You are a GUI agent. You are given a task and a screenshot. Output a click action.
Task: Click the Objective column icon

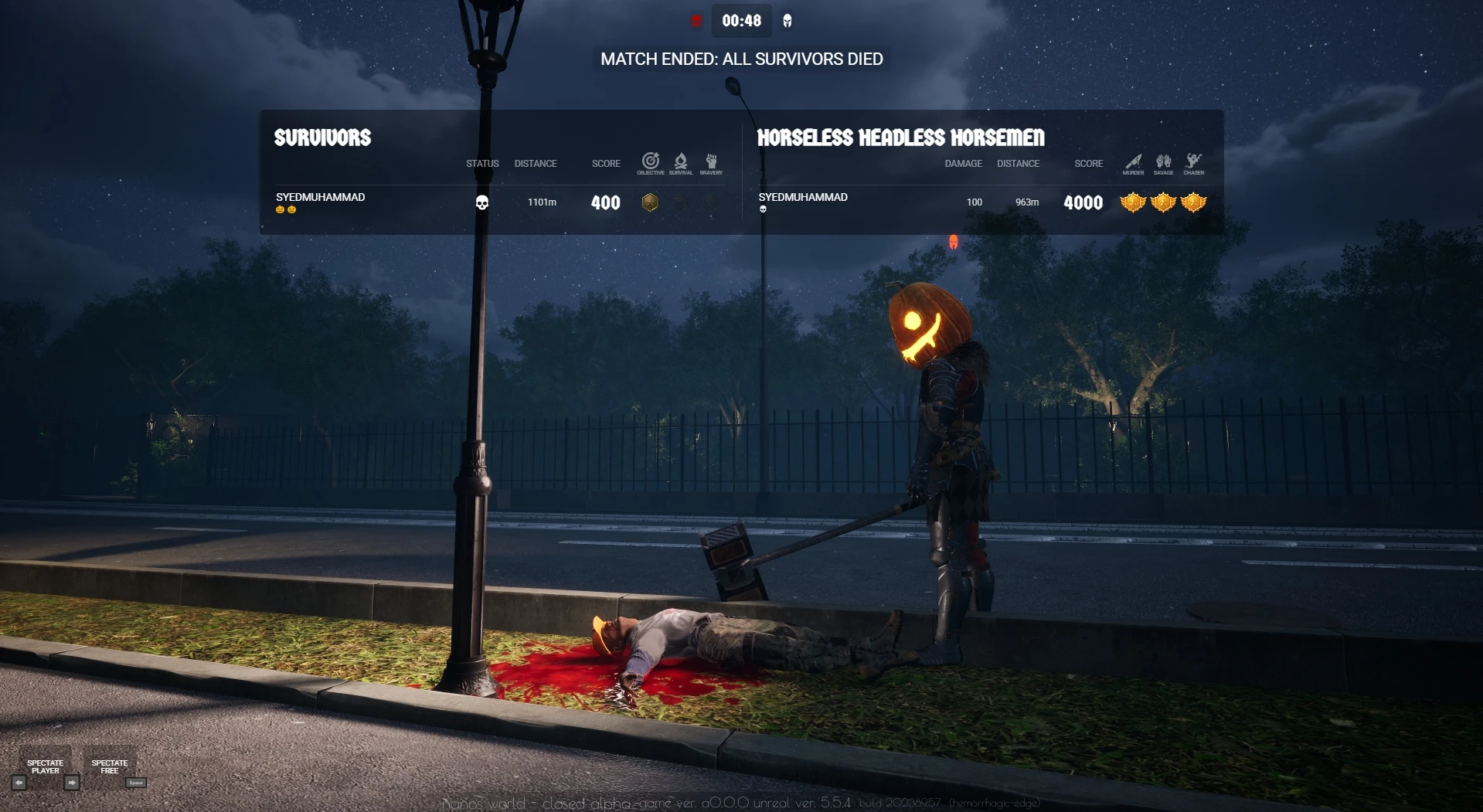click(x=651, y=162)
